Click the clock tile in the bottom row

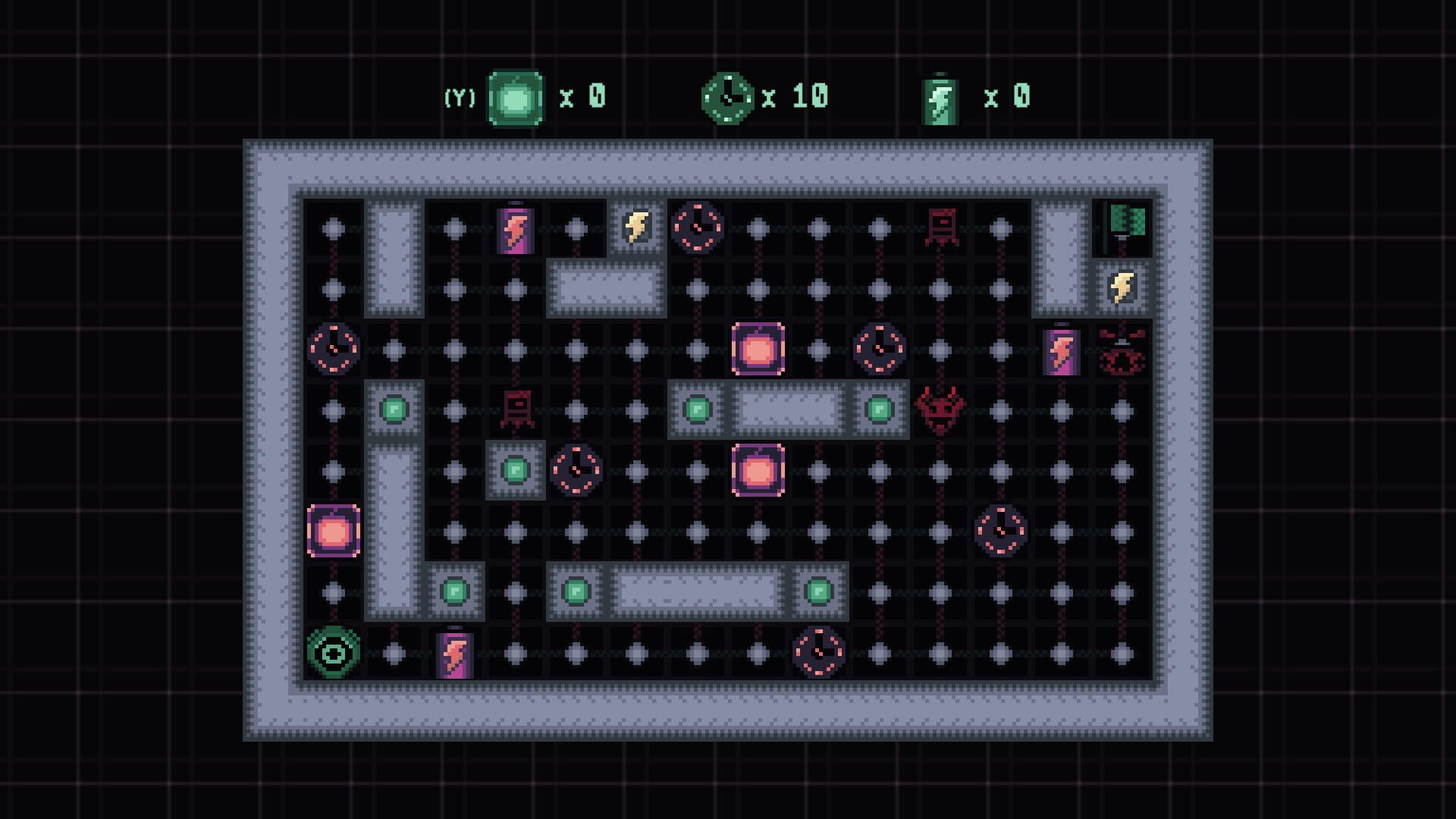pos(817,651)
